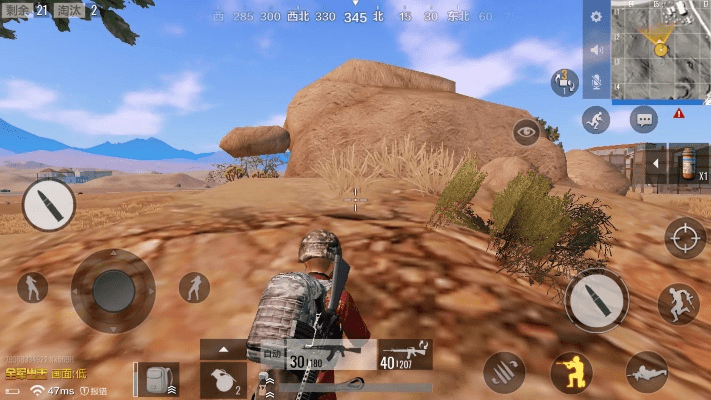
Task: Toggle the highlighted crouch stance button
Action: 571,372
